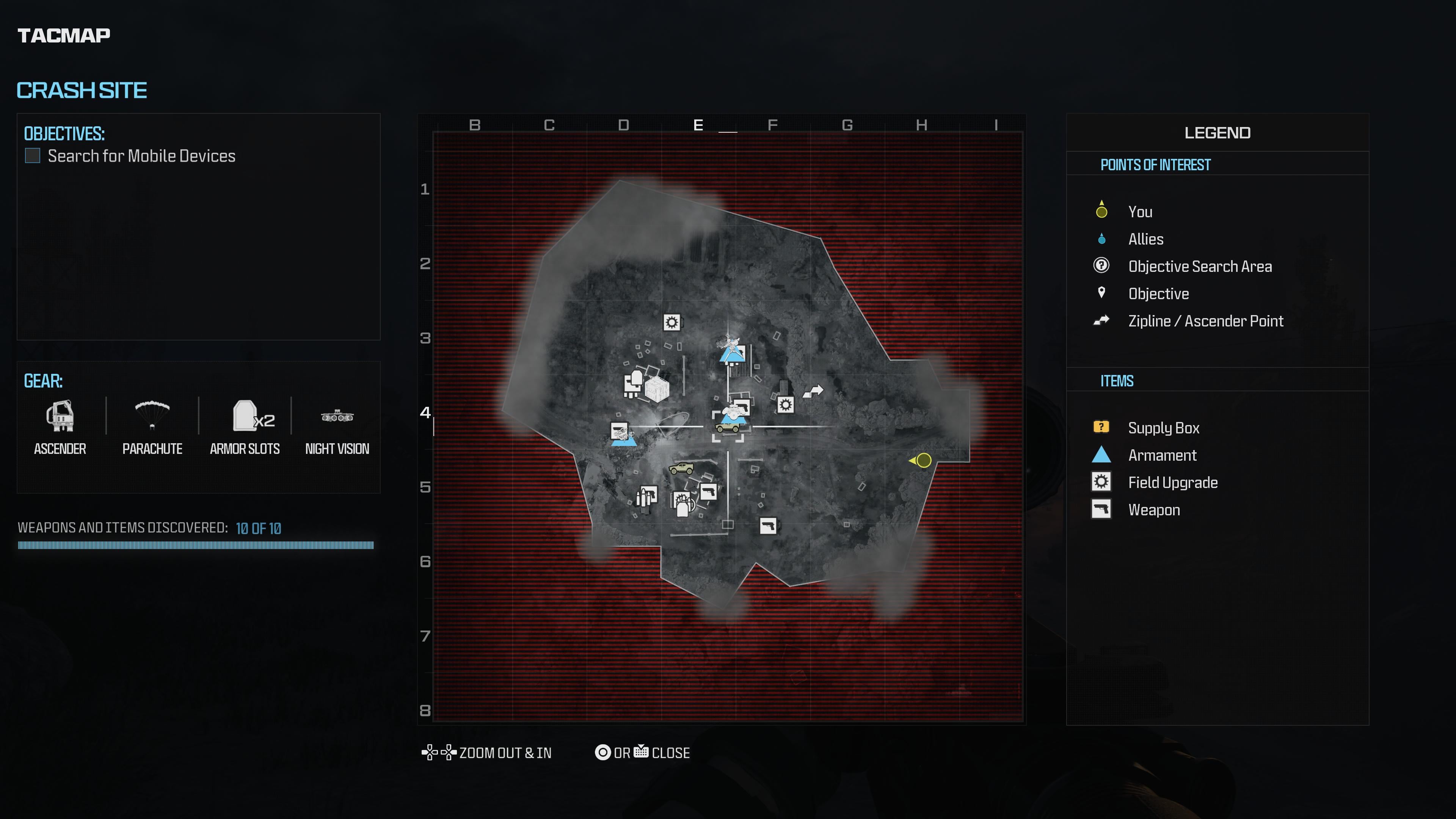Screen dimensions: 1456x819
Task: Select the Armament triangle icon in the Legend
Action: coord(1101,455)
